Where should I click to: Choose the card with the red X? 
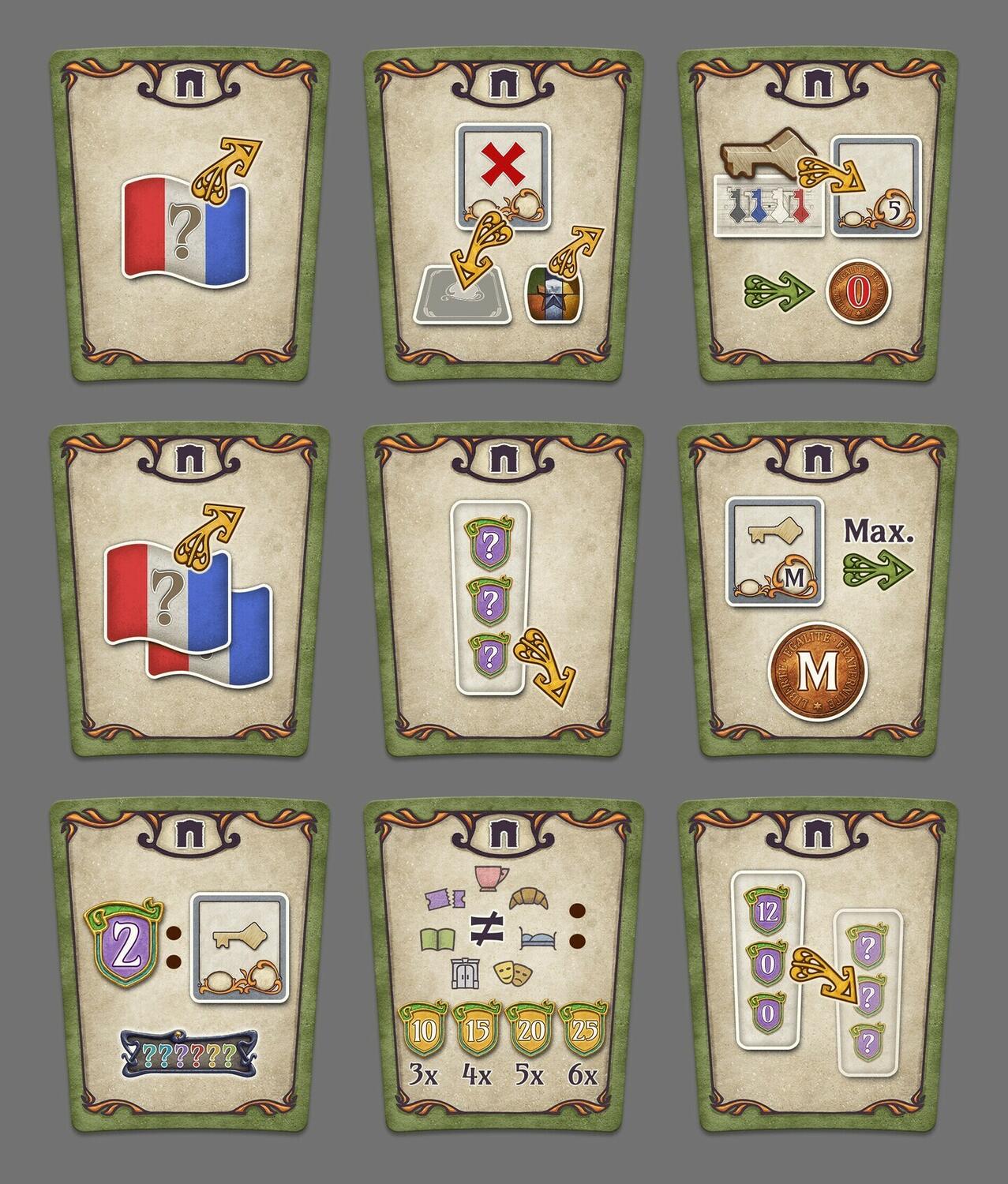(503, 217)
